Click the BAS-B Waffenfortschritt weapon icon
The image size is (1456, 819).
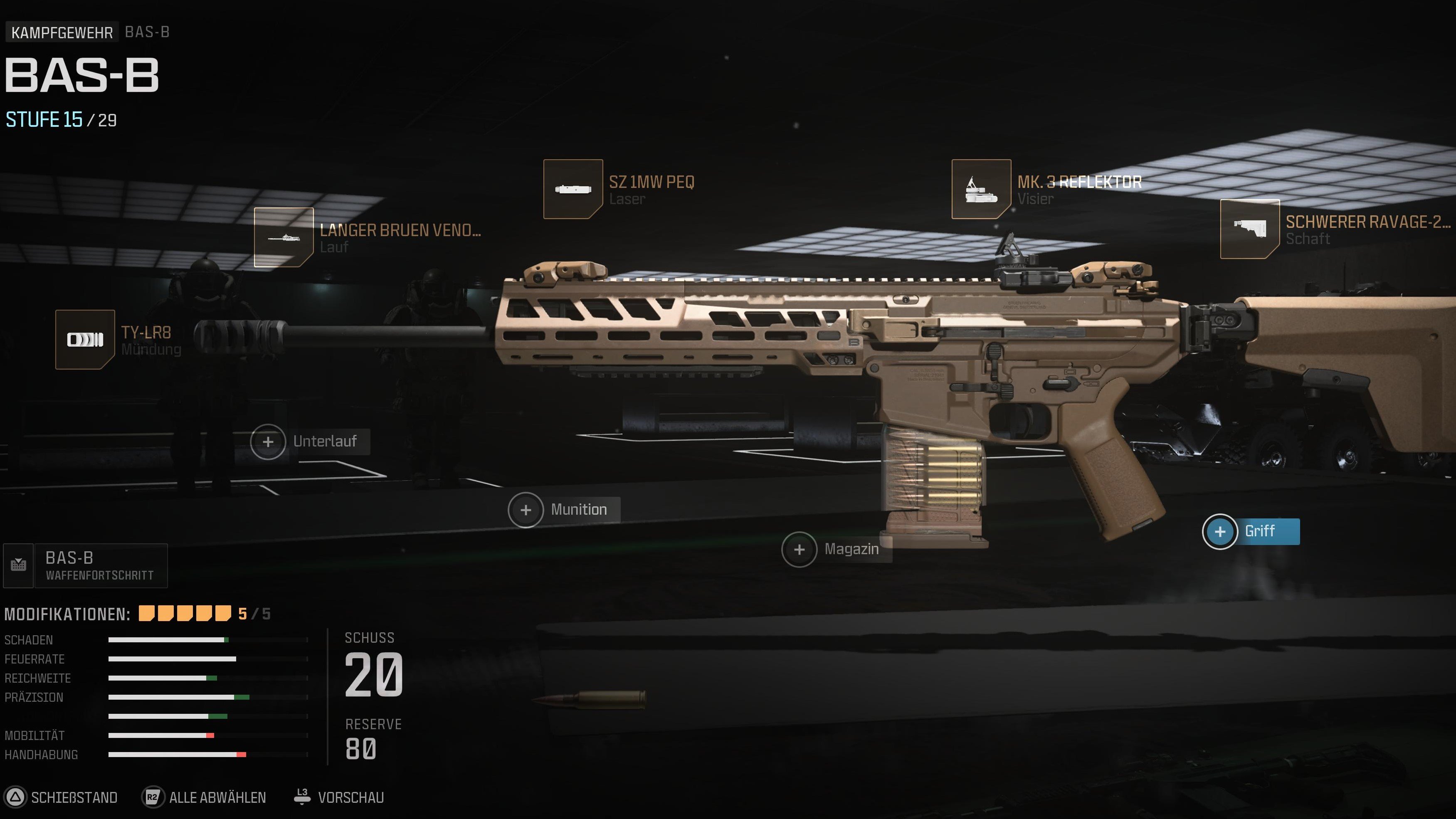pyautogui.click(x=19, y=565)
